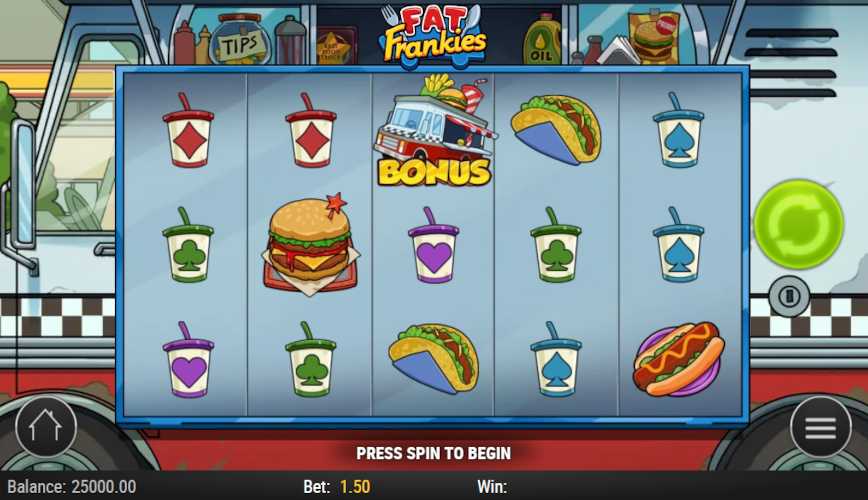This screenshot has width=868, height=500.
Task: Click the small grey round button under spin
Action: point(789,296)
